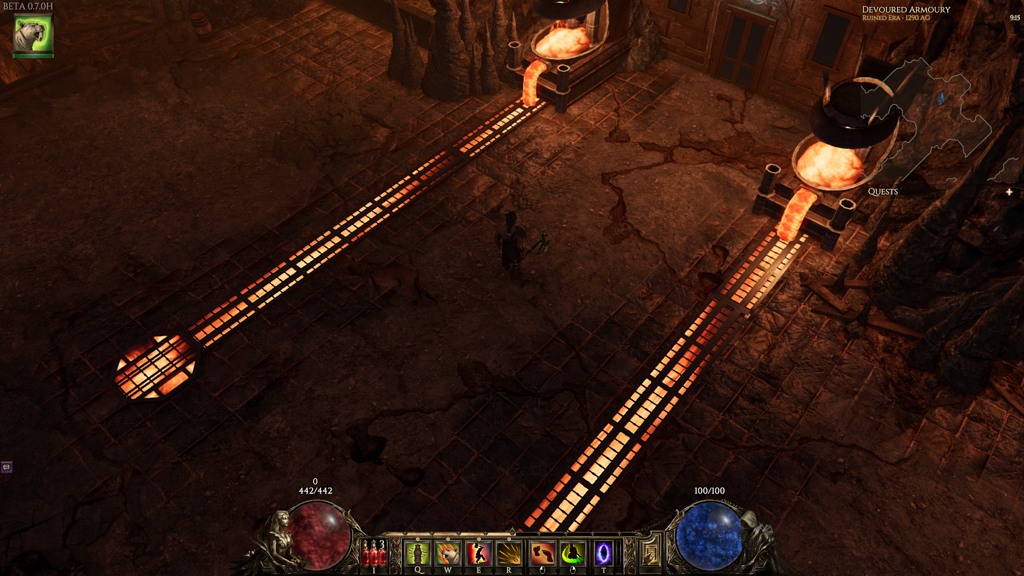Use the leaping figure skill on E
The width and height of the screenshot is (1024, 576).
(x=479, y=552)
